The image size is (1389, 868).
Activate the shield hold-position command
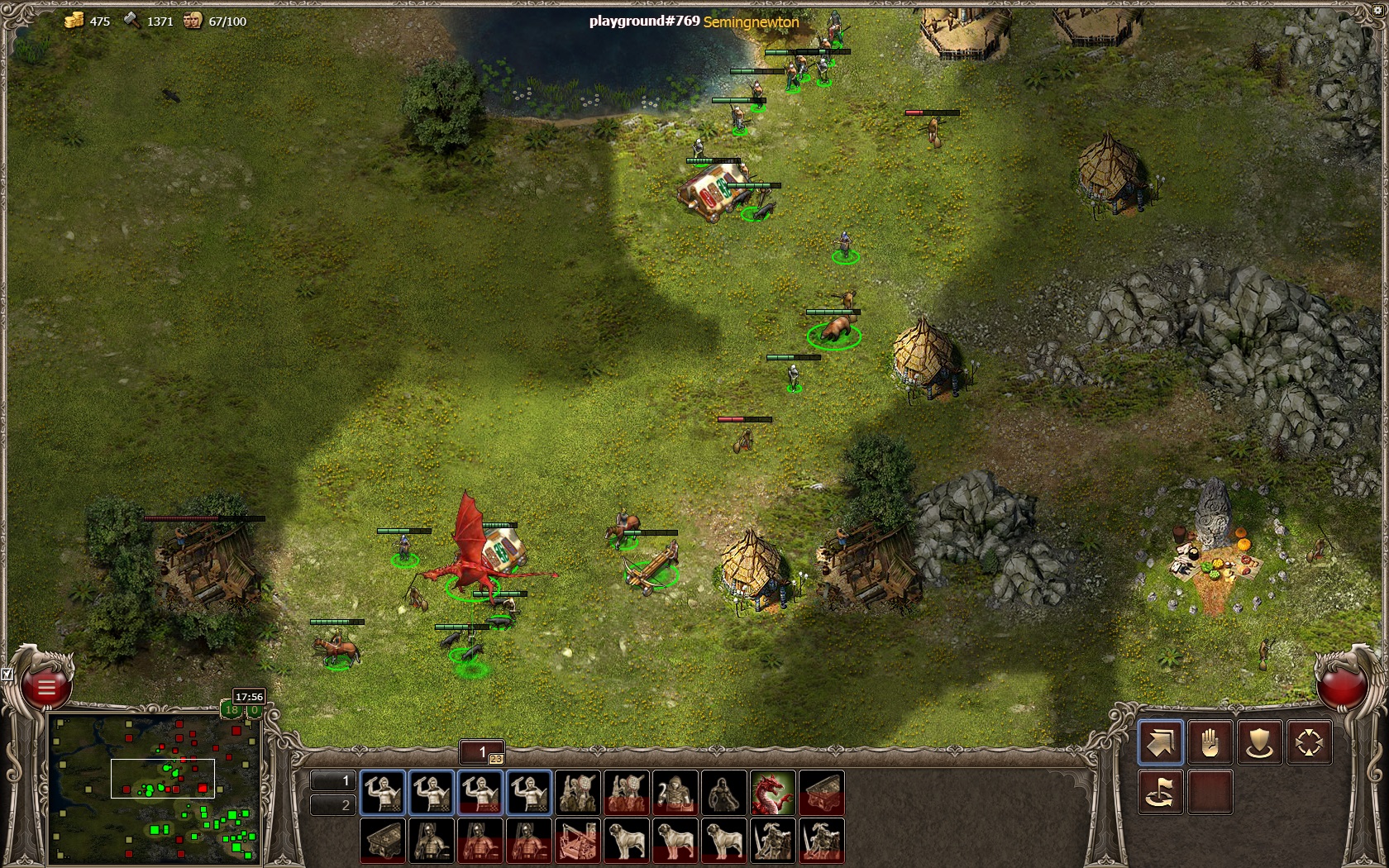1259,742
